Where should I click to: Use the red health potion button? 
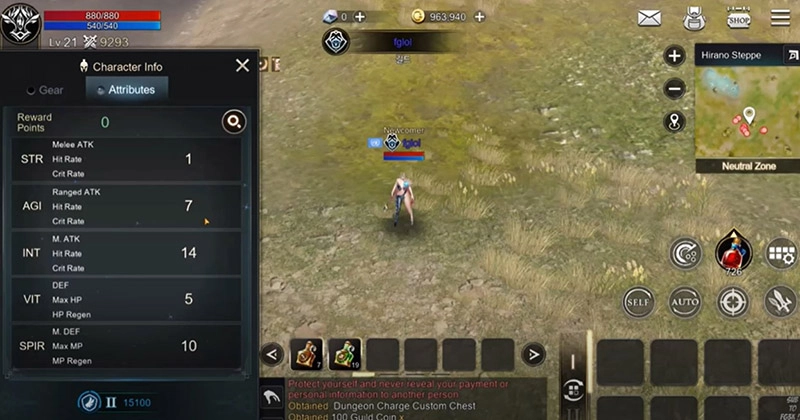[733, 254]
